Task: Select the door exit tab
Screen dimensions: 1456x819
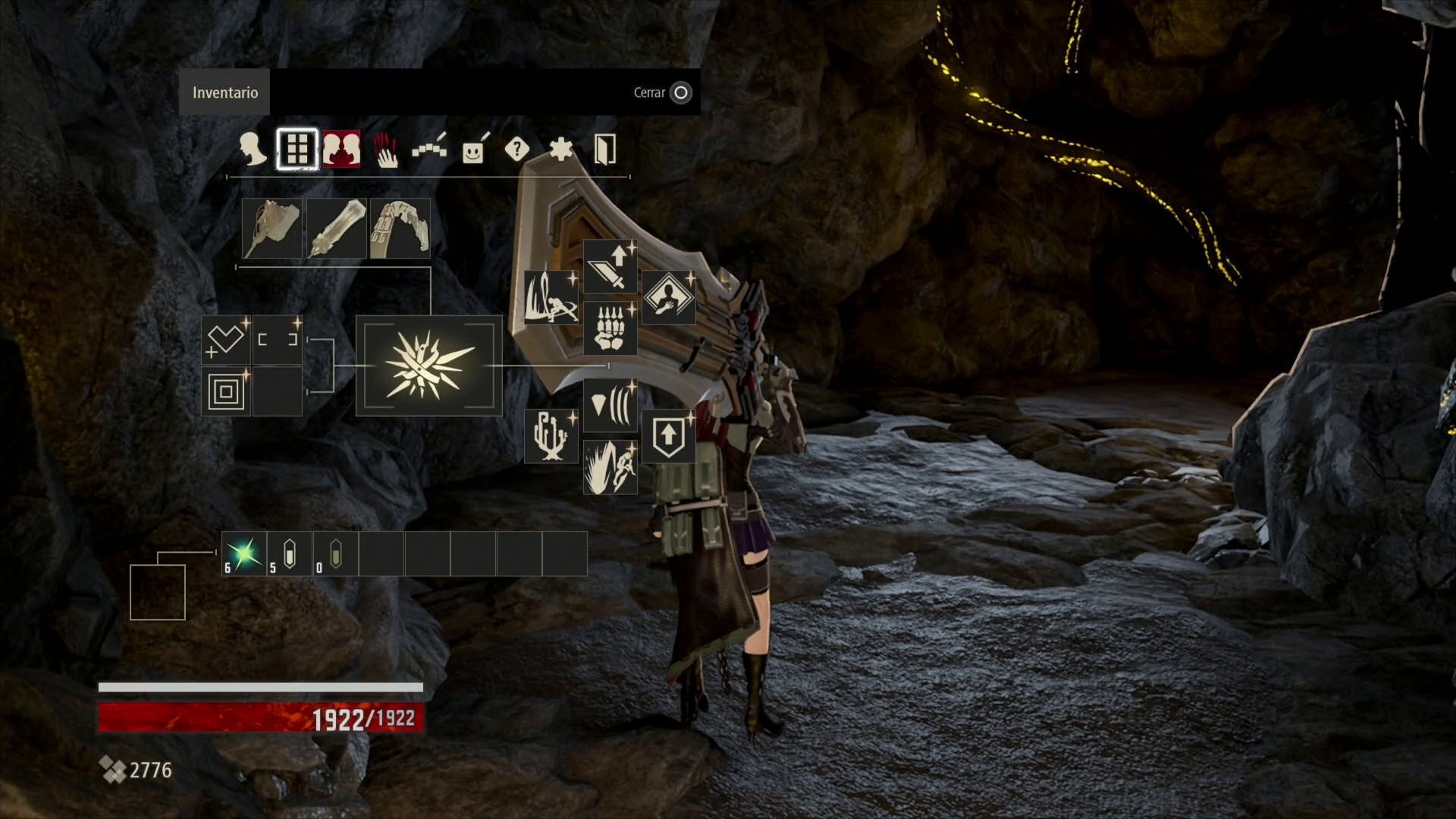Action: click(604, 149)
